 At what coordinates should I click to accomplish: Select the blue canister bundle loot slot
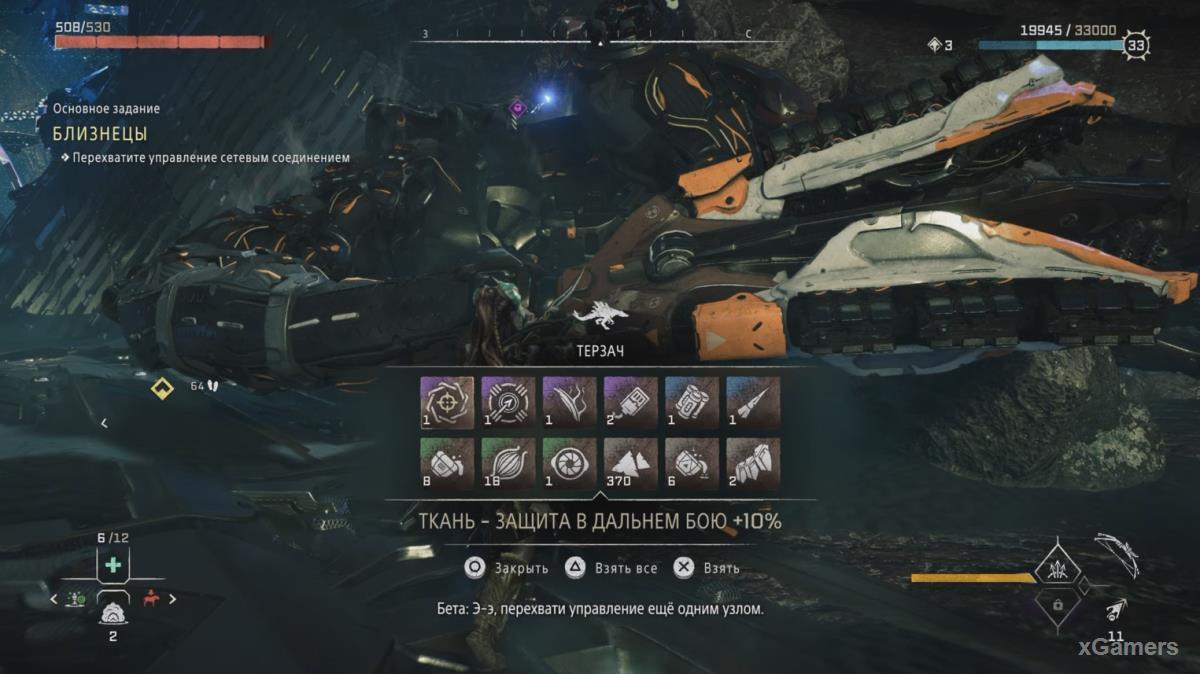692,402
